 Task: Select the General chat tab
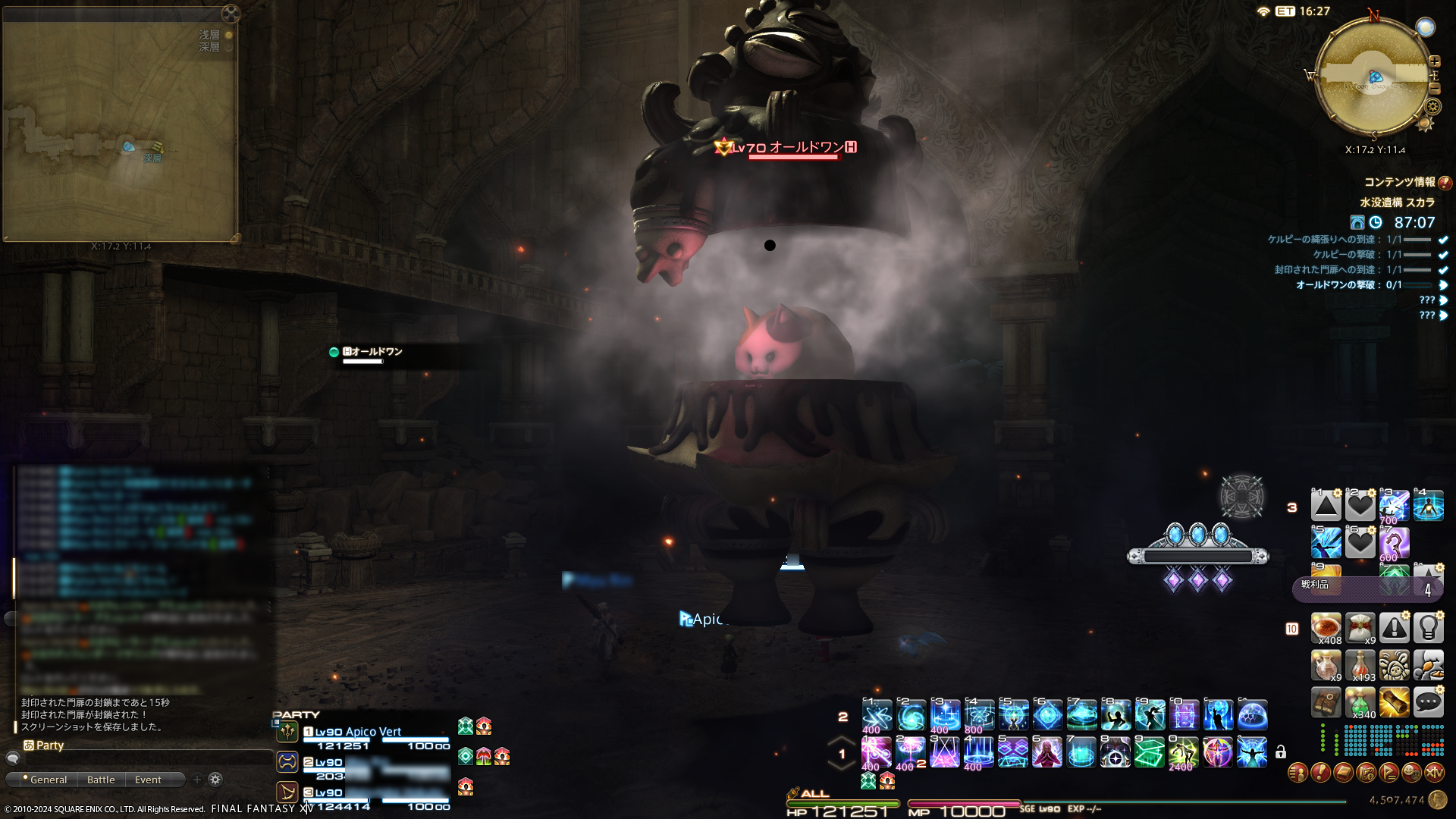(x=48, y=780)
